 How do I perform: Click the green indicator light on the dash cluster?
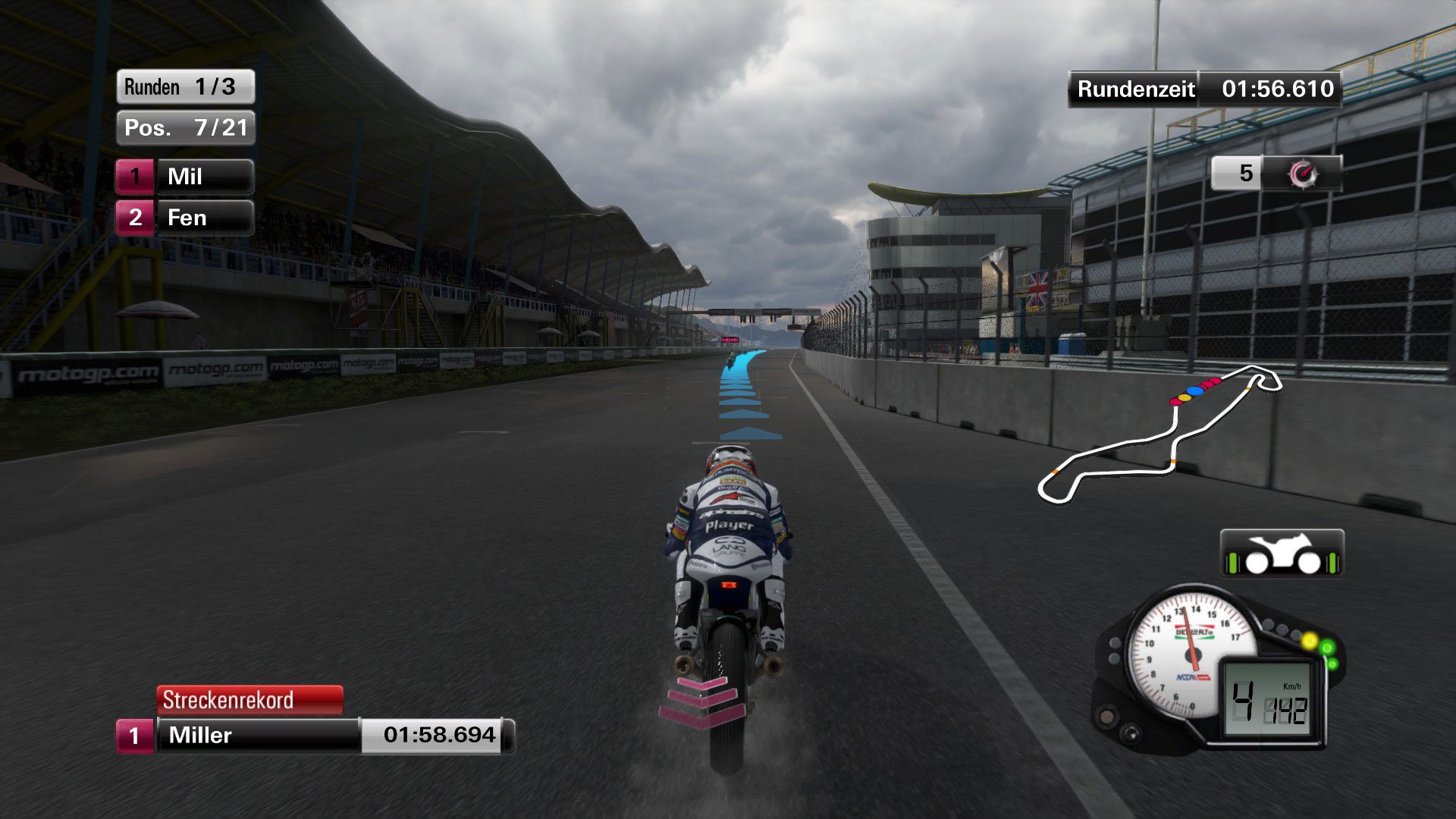(1327, 648)
